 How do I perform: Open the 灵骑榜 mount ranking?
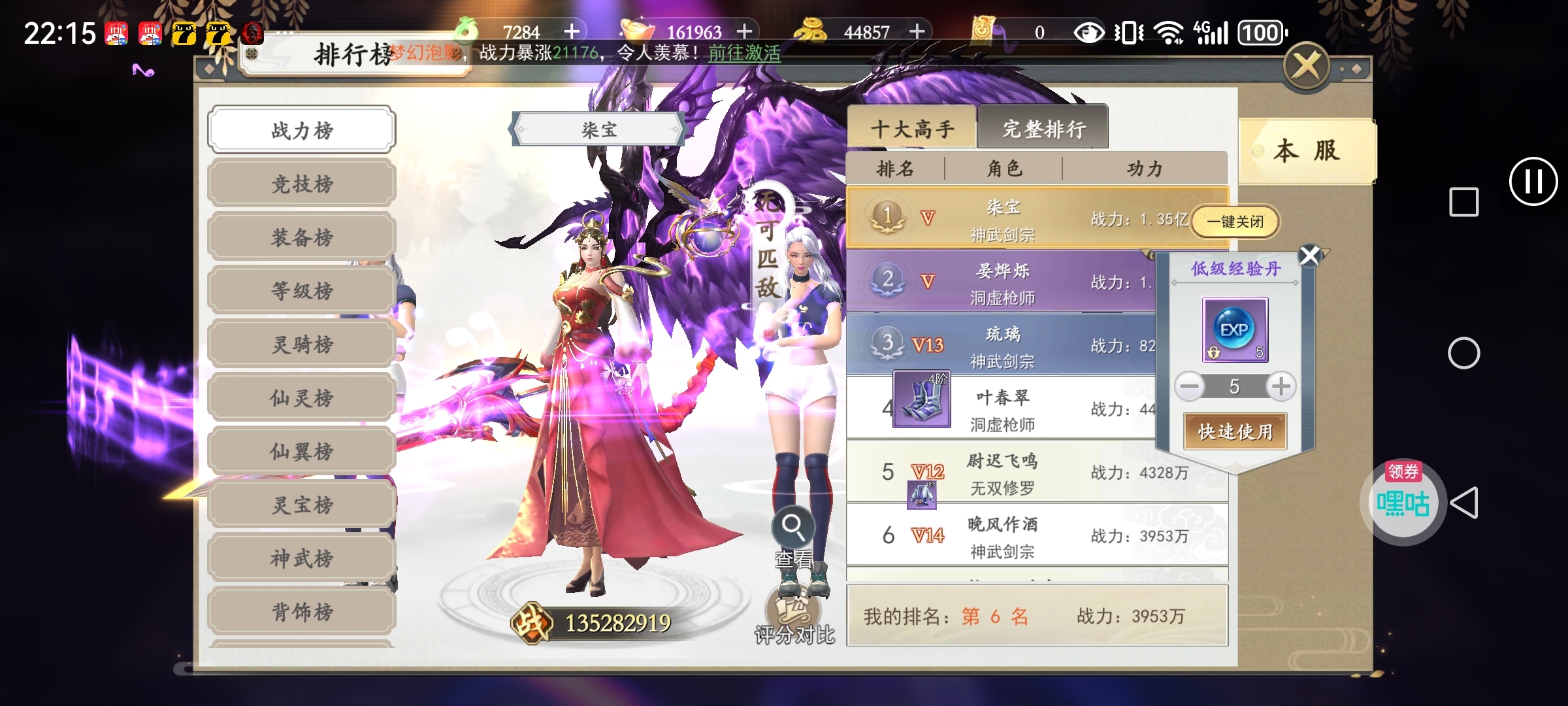coord(302,345)
